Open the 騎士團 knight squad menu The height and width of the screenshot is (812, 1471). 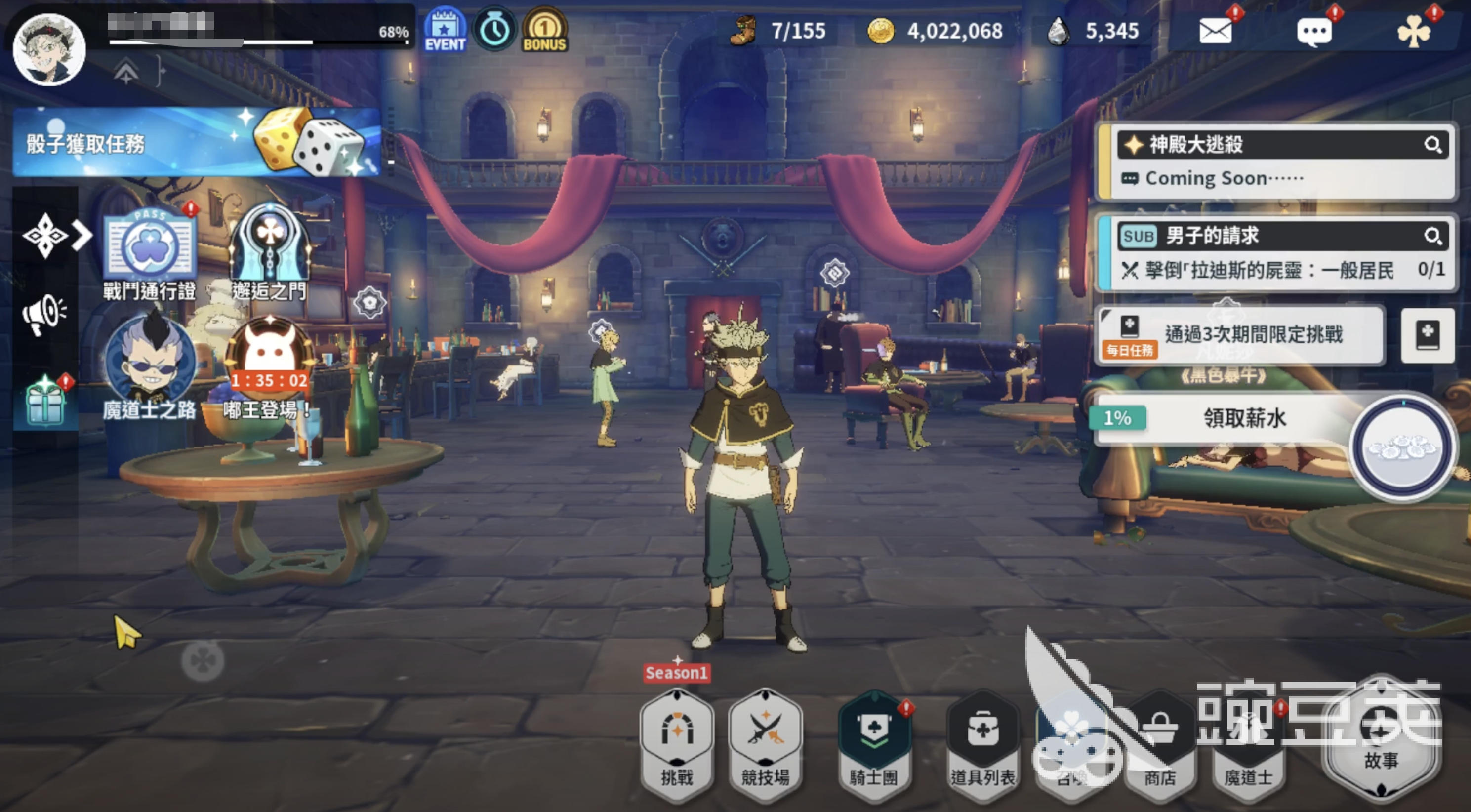pos(874,742)
